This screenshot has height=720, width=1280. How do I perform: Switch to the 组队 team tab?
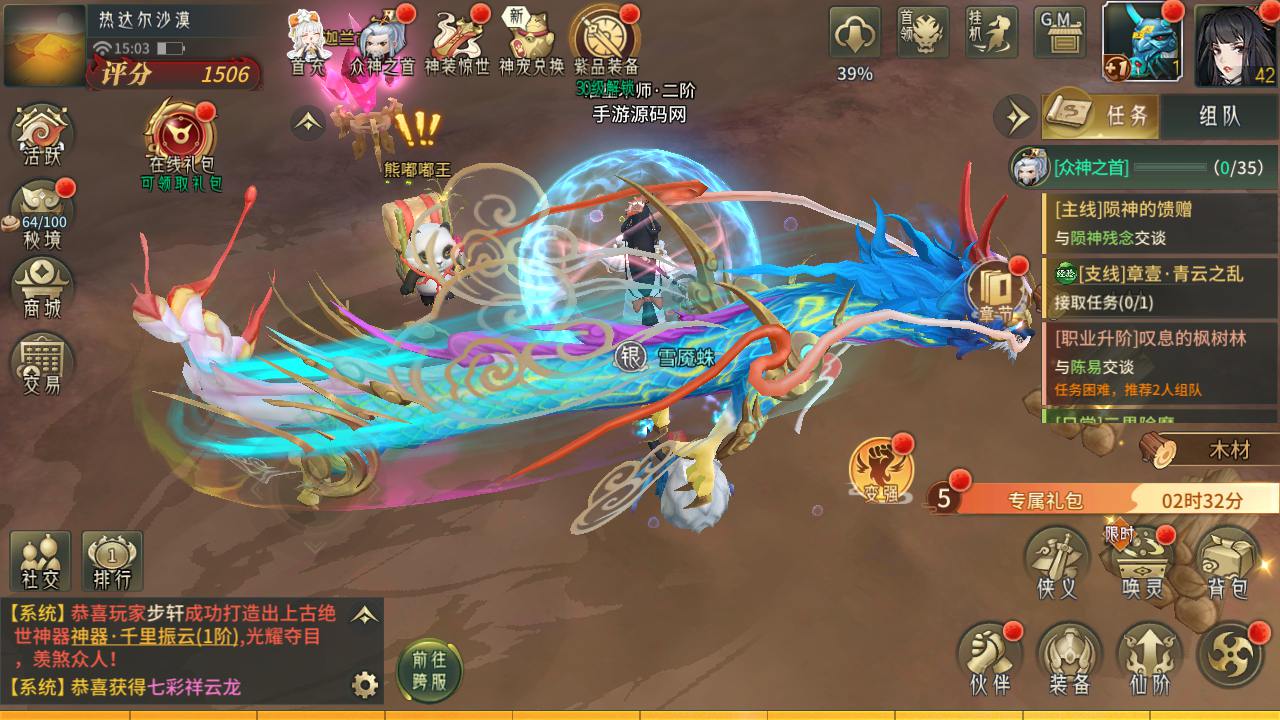pyautogui.click(x=1219, y=115)
